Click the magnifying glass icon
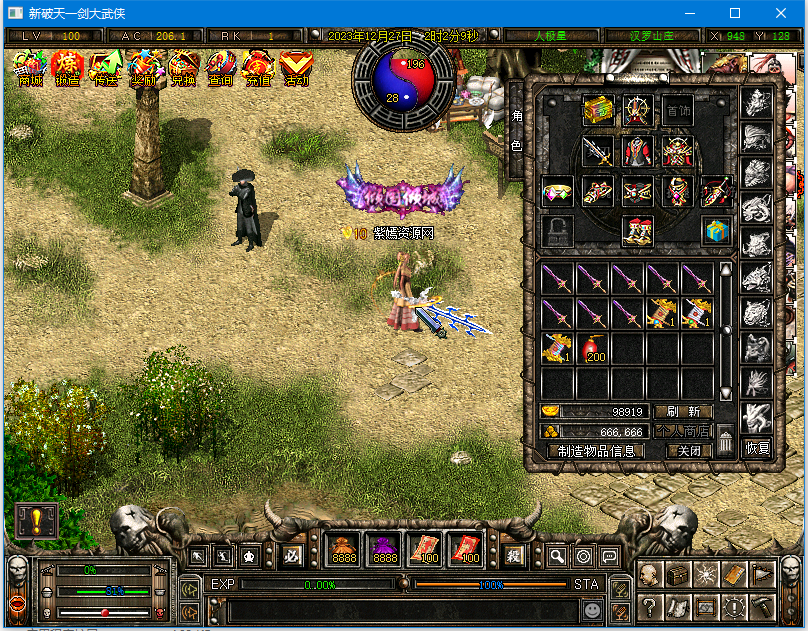Screen dimensions: 808x631 tap(557, 557)
